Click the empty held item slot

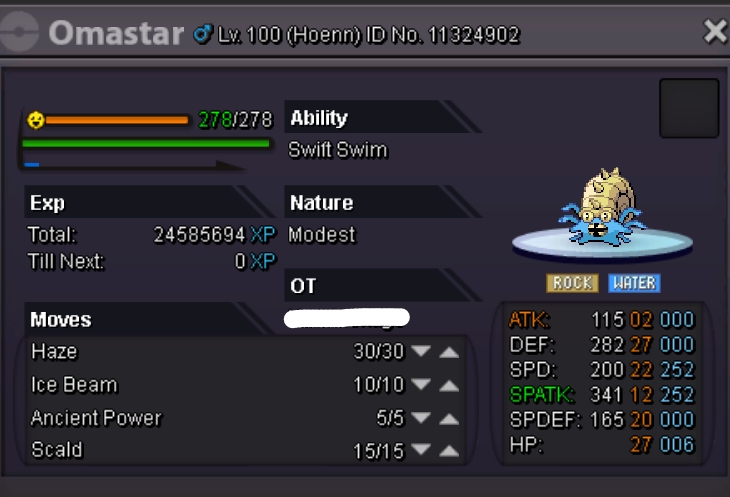tap(689, 108)
